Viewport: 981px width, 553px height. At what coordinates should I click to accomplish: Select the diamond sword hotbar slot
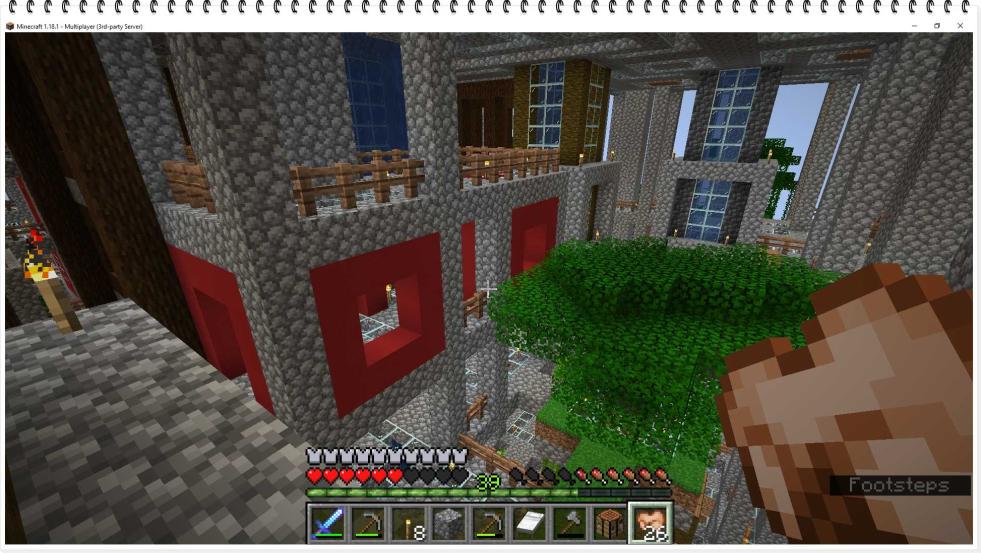[x=328, y=523]
